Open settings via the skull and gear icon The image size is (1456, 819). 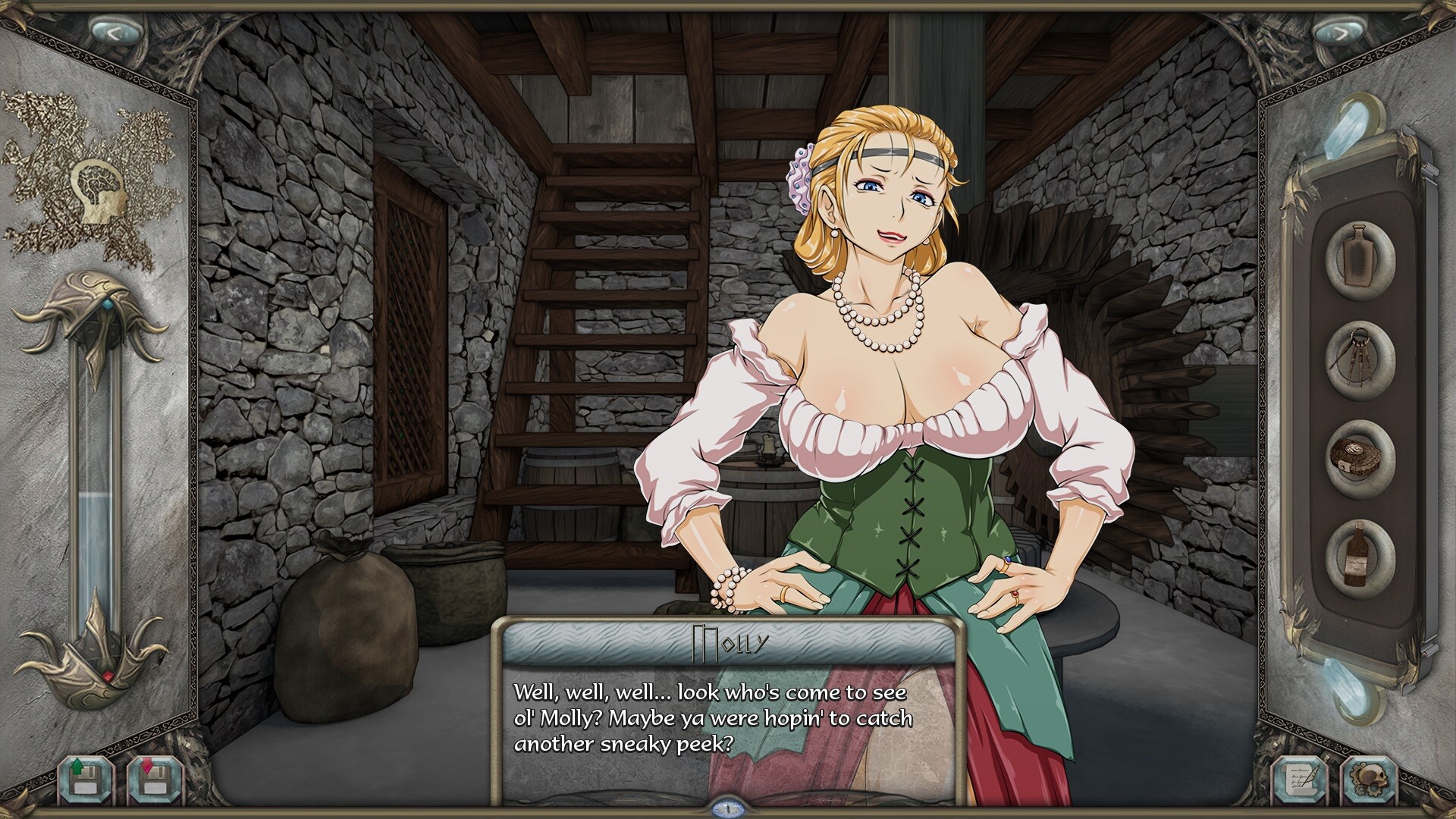(1368, 779)
